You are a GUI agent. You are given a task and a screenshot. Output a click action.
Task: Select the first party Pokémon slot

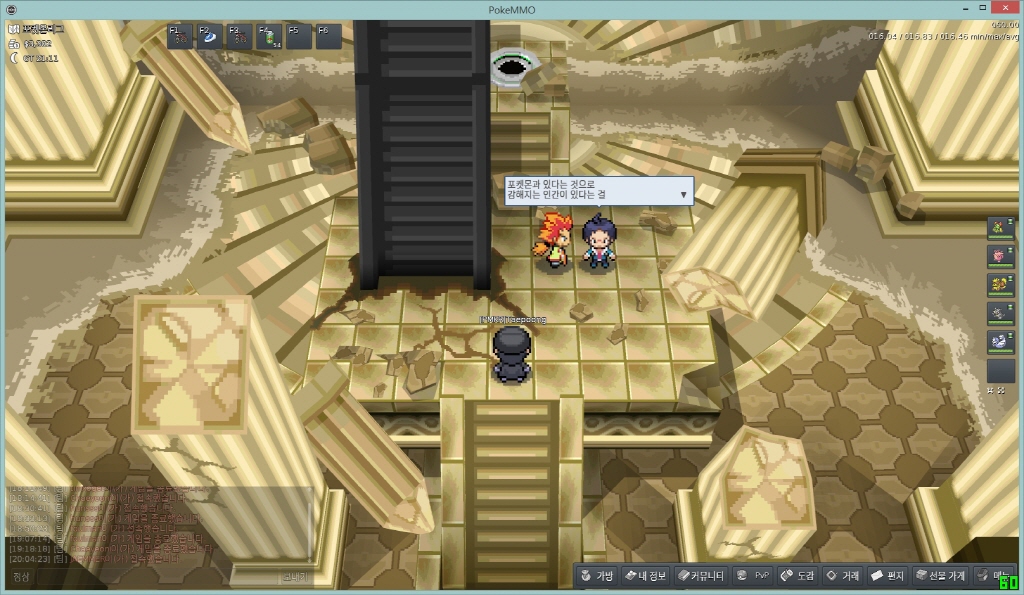pos(1000,228)
